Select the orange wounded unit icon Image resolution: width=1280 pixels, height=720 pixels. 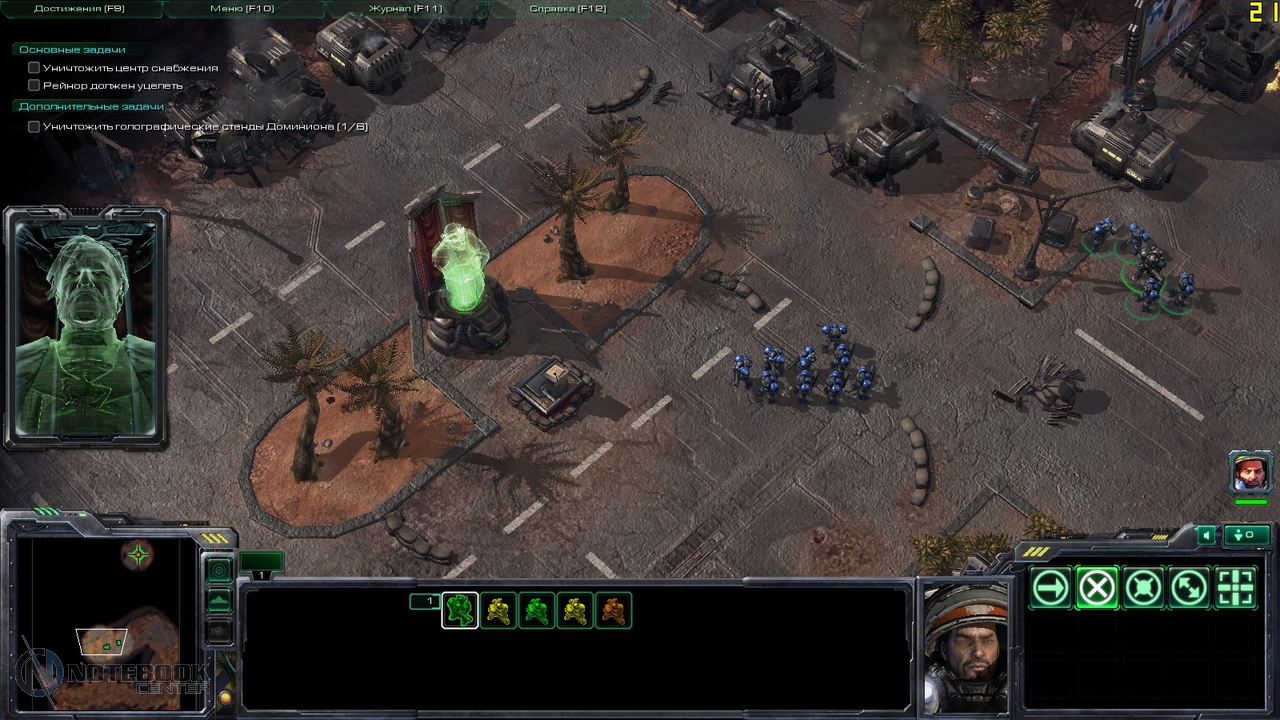tap(614, 610)
